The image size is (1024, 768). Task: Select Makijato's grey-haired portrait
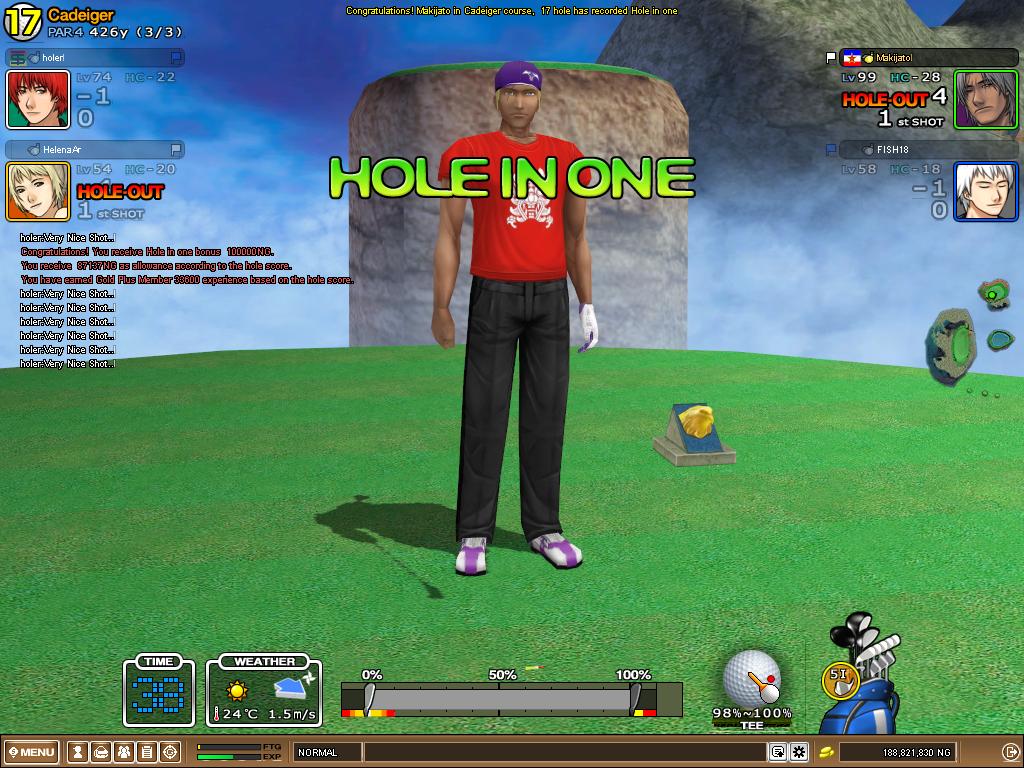(985, 99)
